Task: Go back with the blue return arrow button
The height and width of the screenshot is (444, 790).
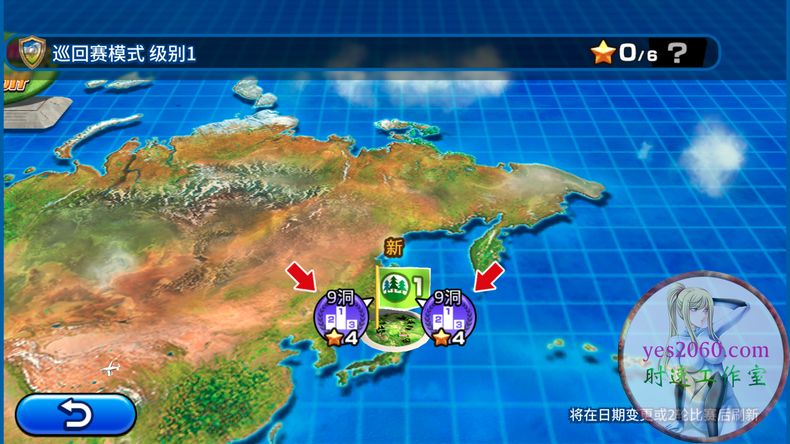Action: 75,412
